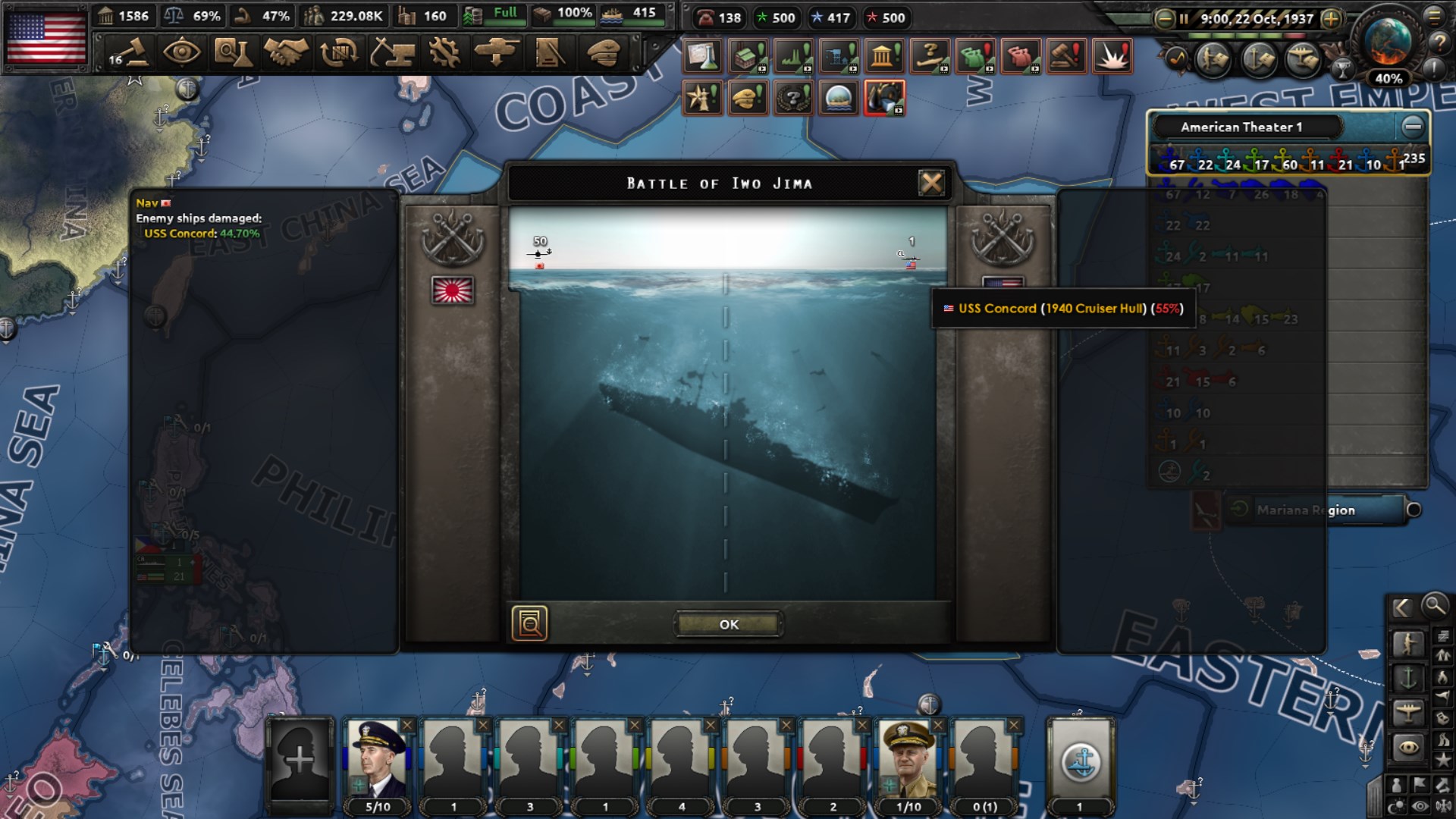Image resolution: width=1456 pixels, height=819 pixels.
Task: Open the Production tab (anvil icon)
Action: click(391, 55)
